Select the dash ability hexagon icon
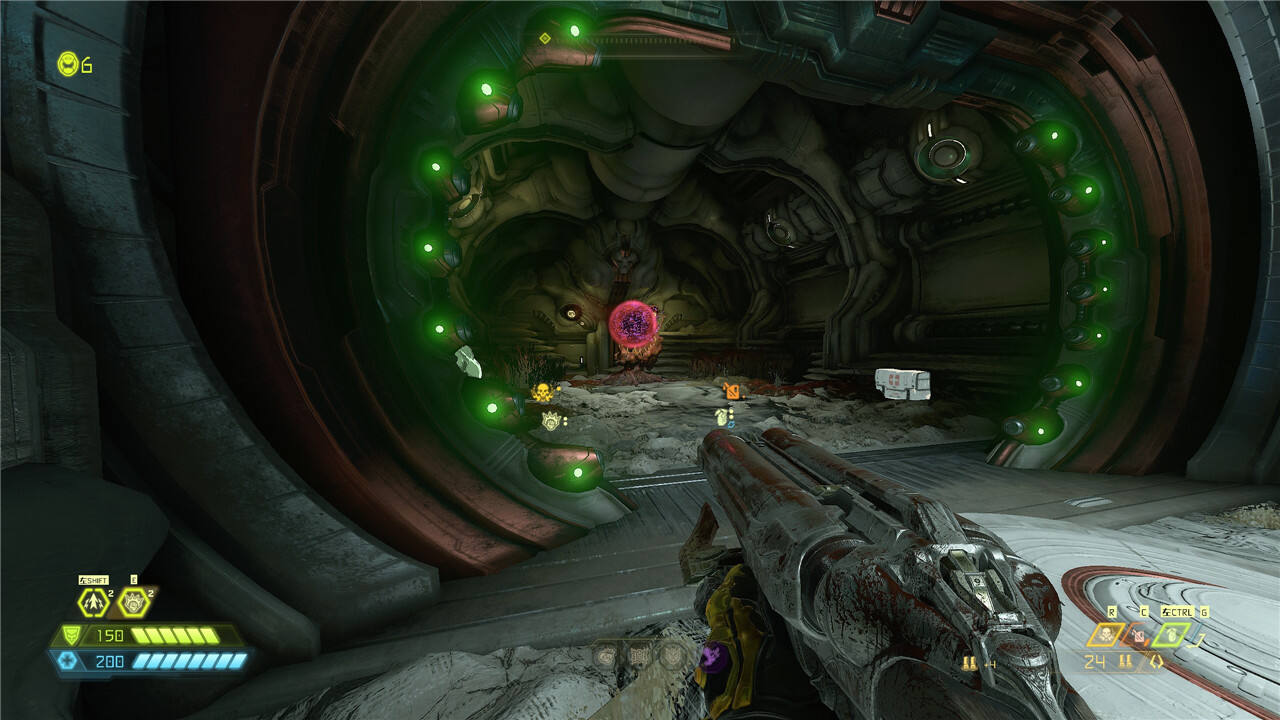 [95, 603]
